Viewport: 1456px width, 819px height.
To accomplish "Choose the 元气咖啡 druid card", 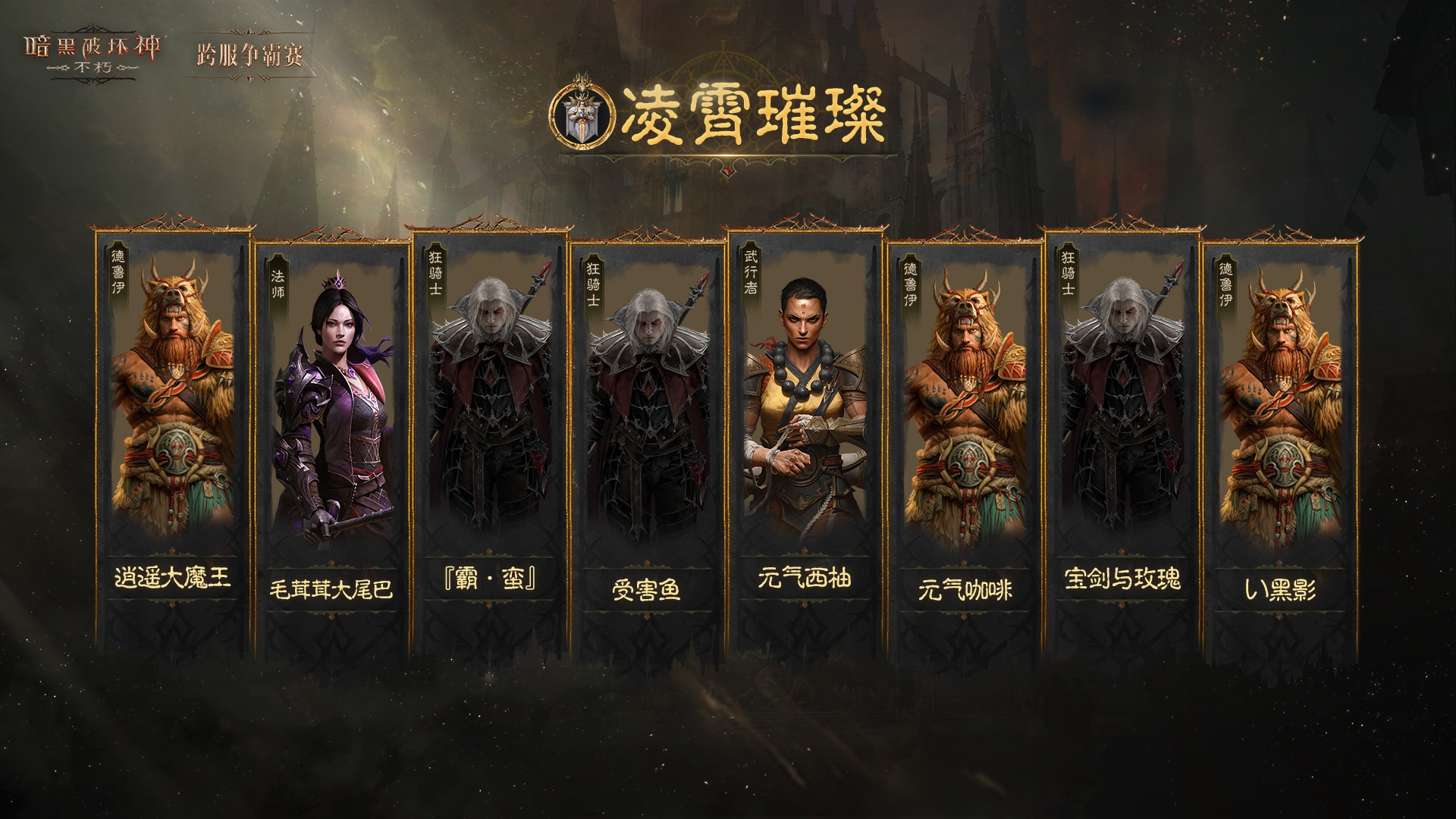I will coord(964,447).
